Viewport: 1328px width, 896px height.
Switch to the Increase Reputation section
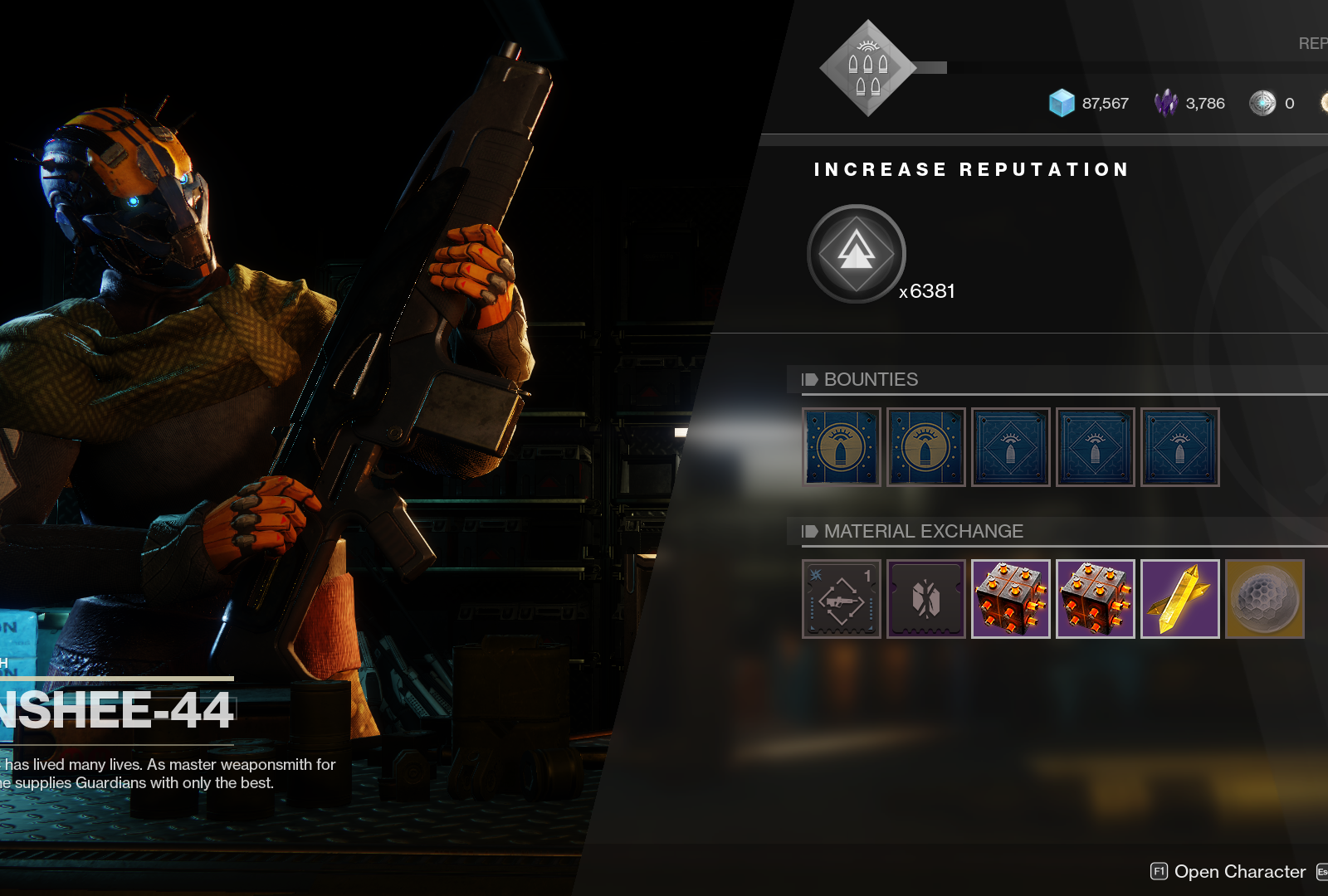coord(971,169)
